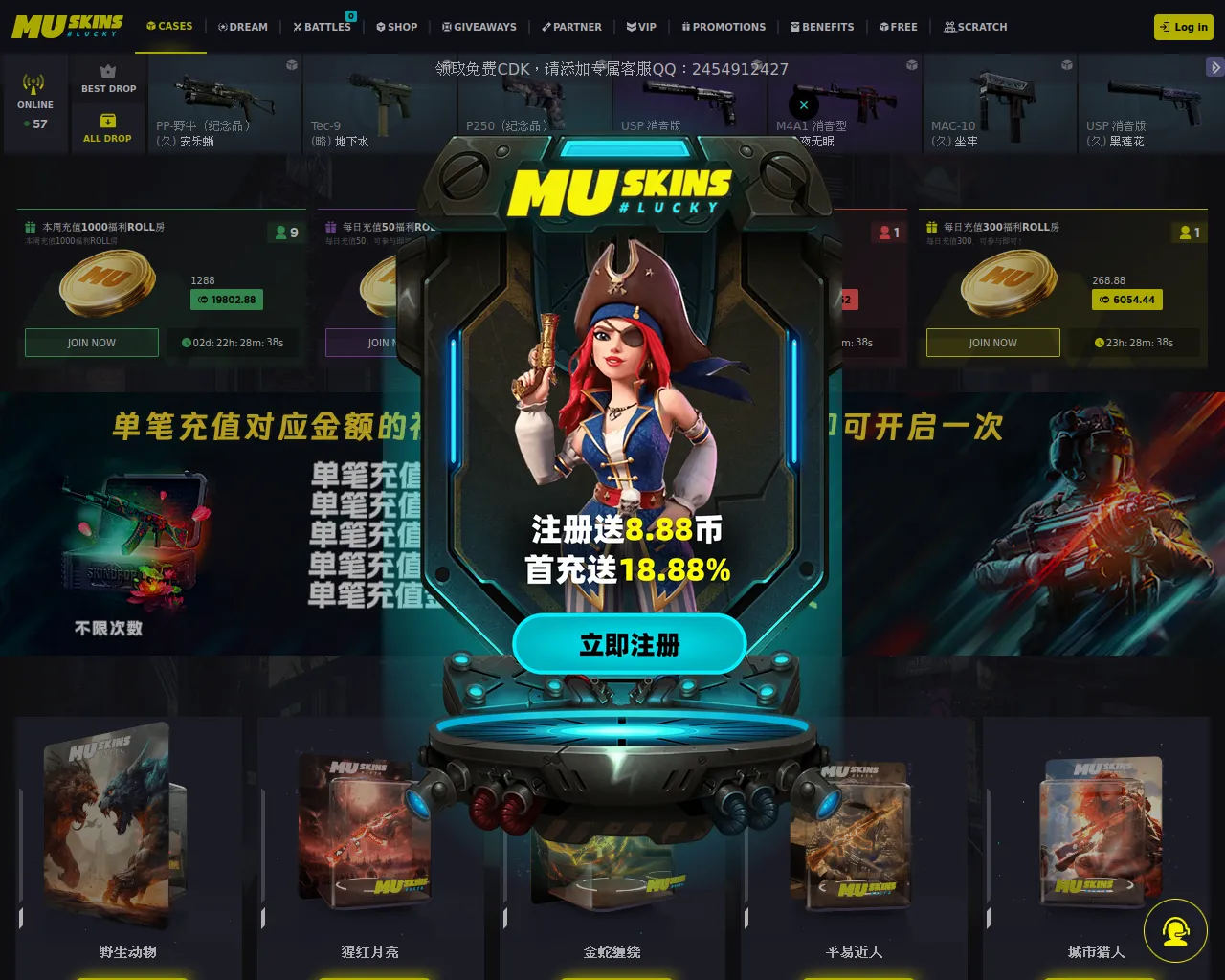Close the registration popup
Viewport: 1225px width, 980px height.
(804, 105)
